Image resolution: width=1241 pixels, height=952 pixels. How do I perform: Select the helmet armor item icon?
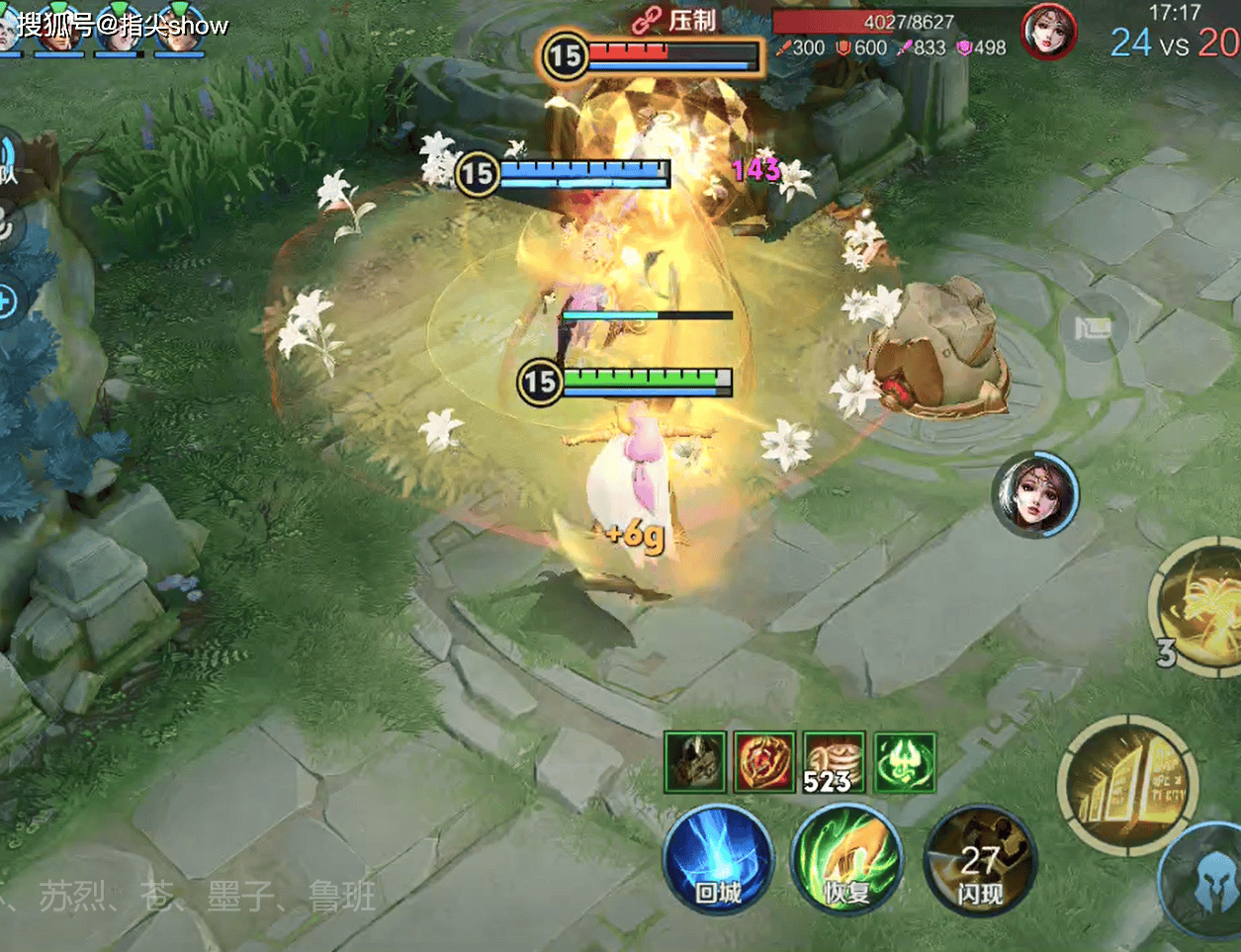pos(695,762)
